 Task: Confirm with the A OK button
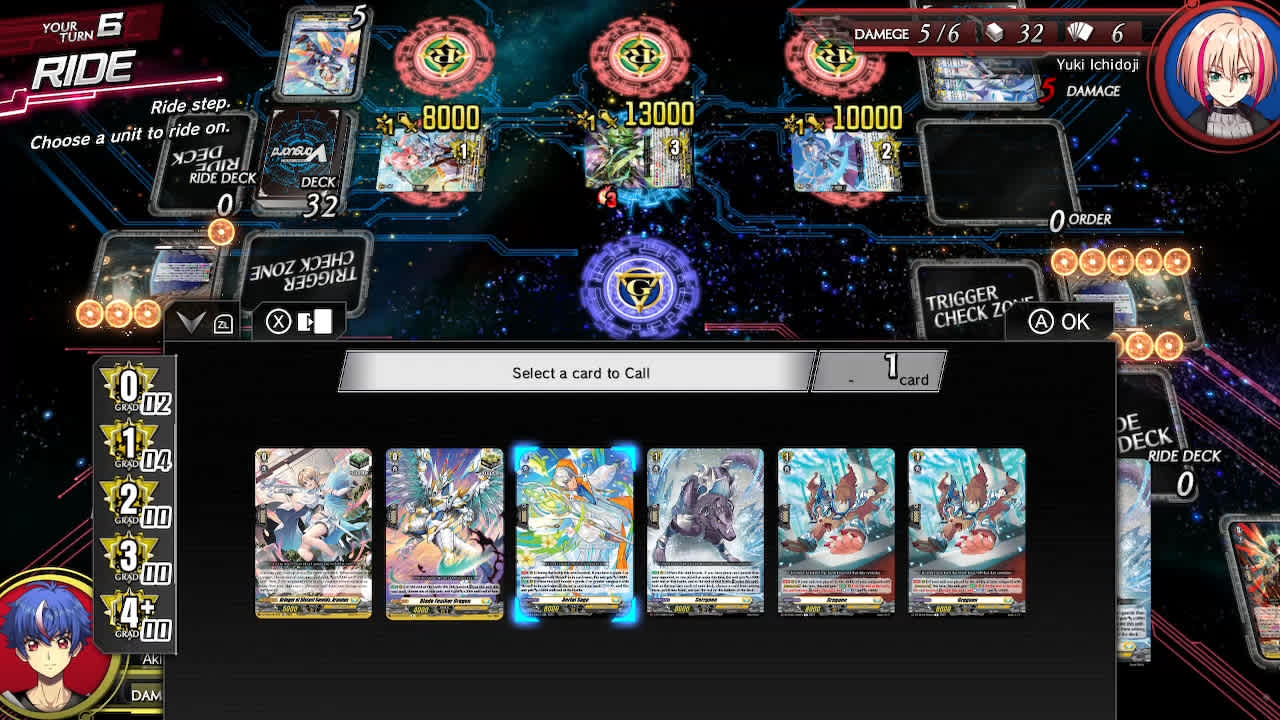pos(1062,319)
